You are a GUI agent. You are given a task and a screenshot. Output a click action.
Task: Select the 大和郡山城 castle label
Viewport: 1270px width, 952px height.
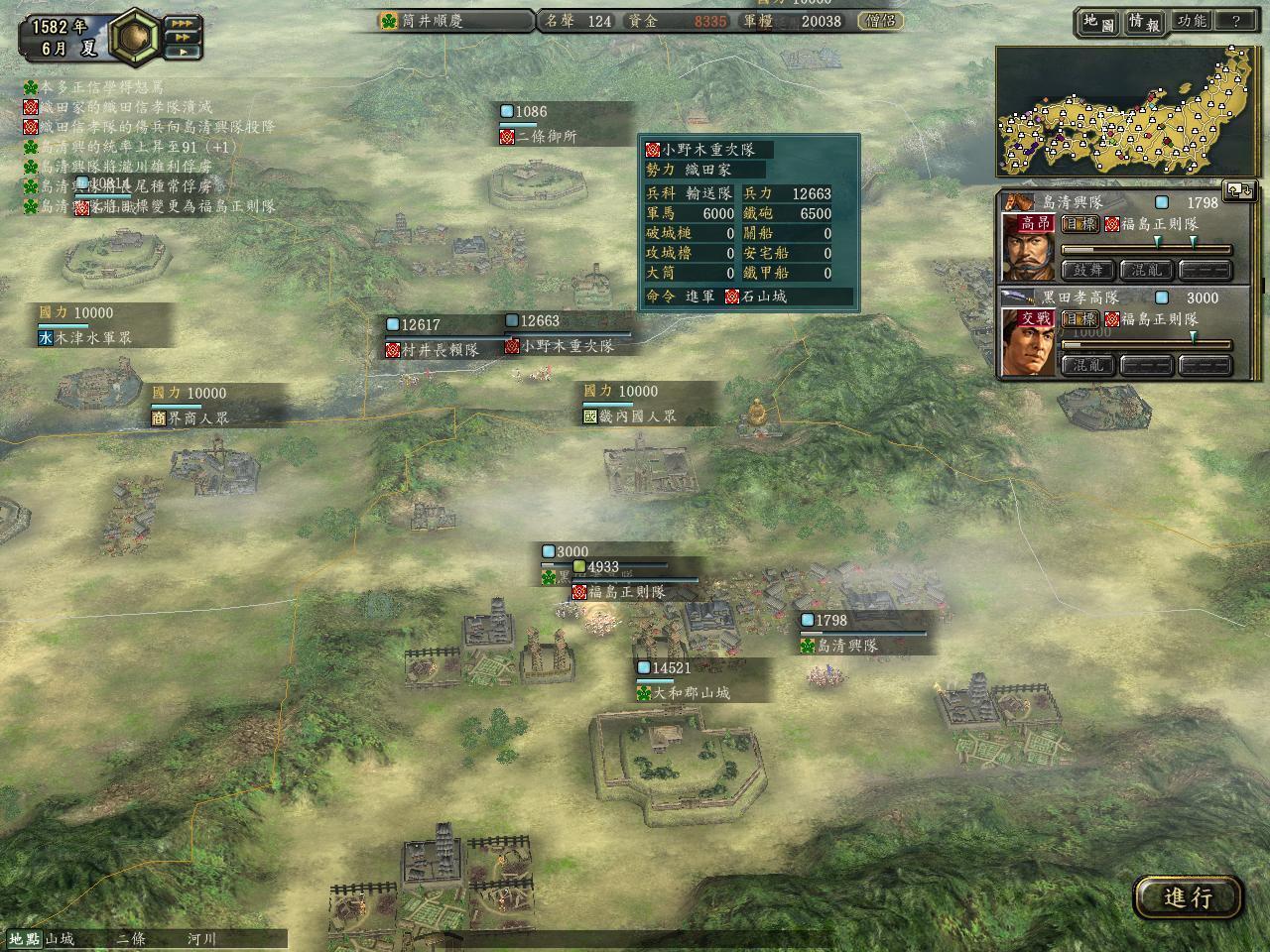[x=691, y=693]
